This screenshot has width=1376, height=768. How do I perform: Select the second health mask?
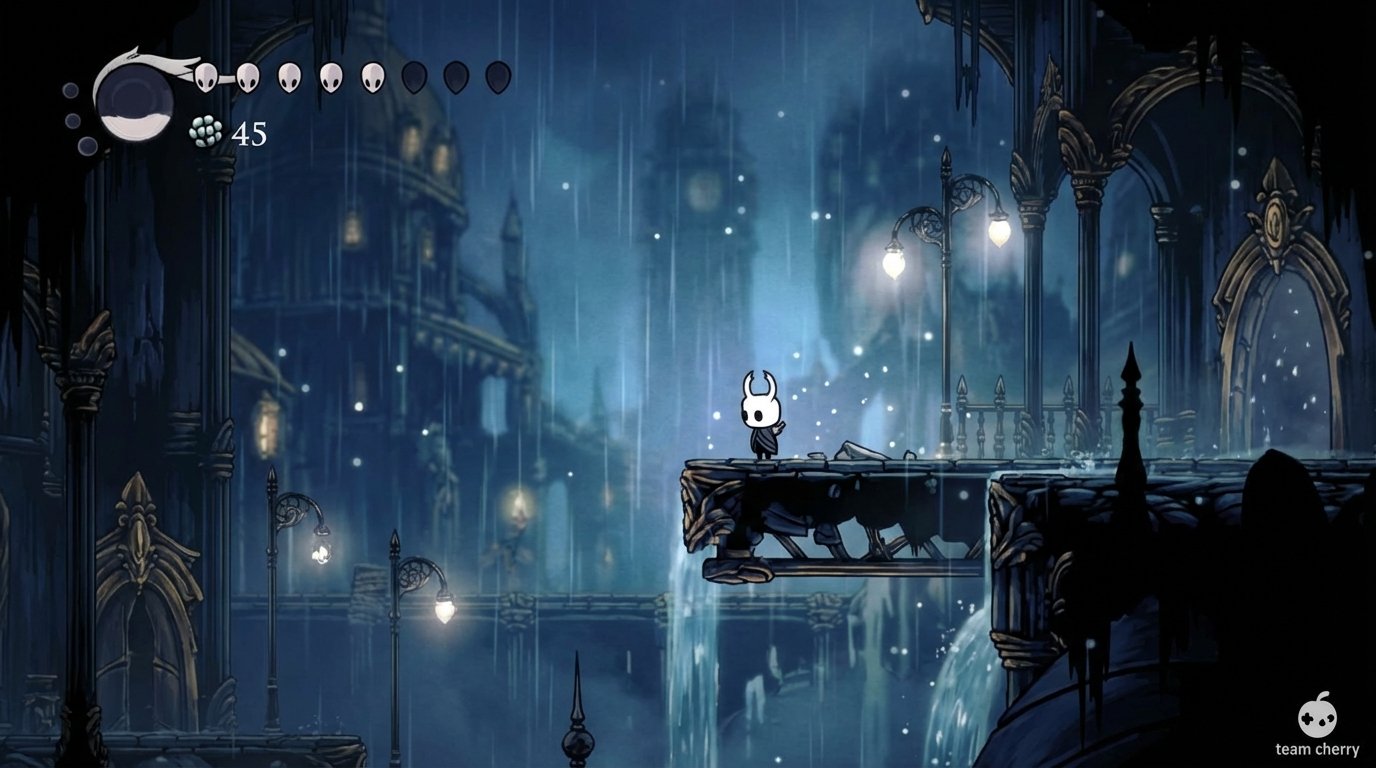point(248,76)
